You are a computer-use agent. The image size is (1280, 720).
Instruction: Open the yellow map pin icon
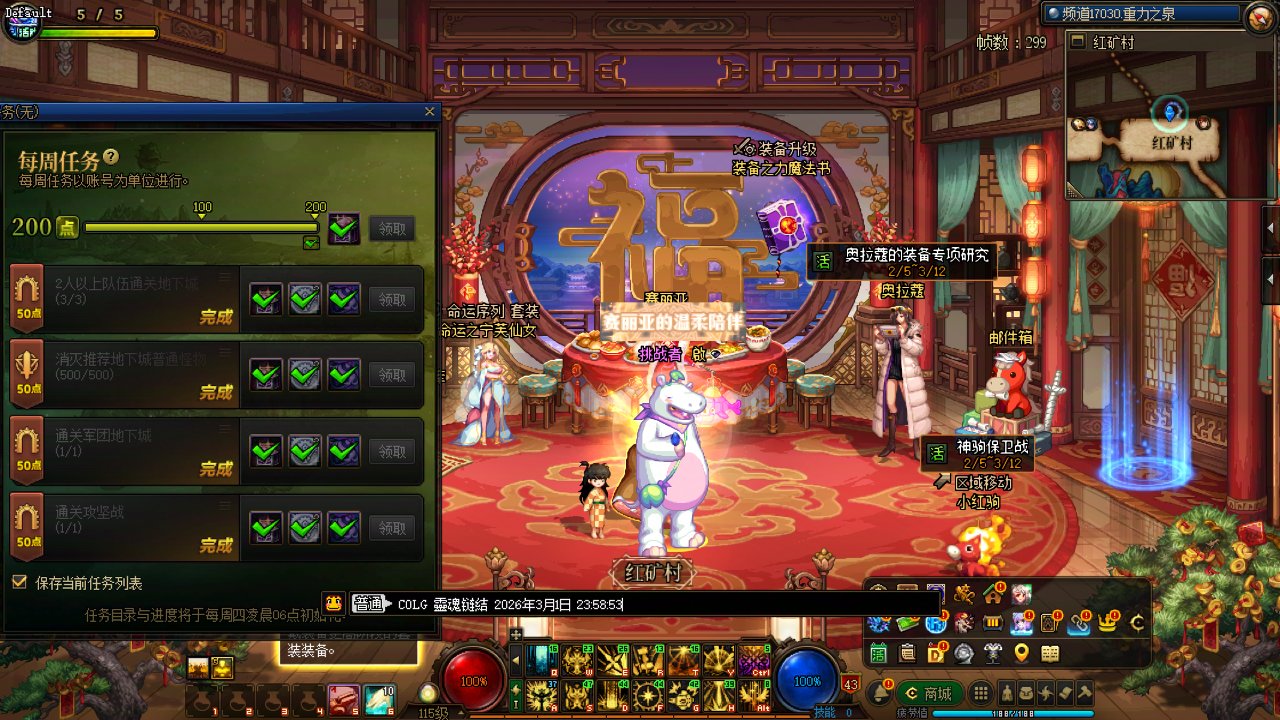[1021, 654]
